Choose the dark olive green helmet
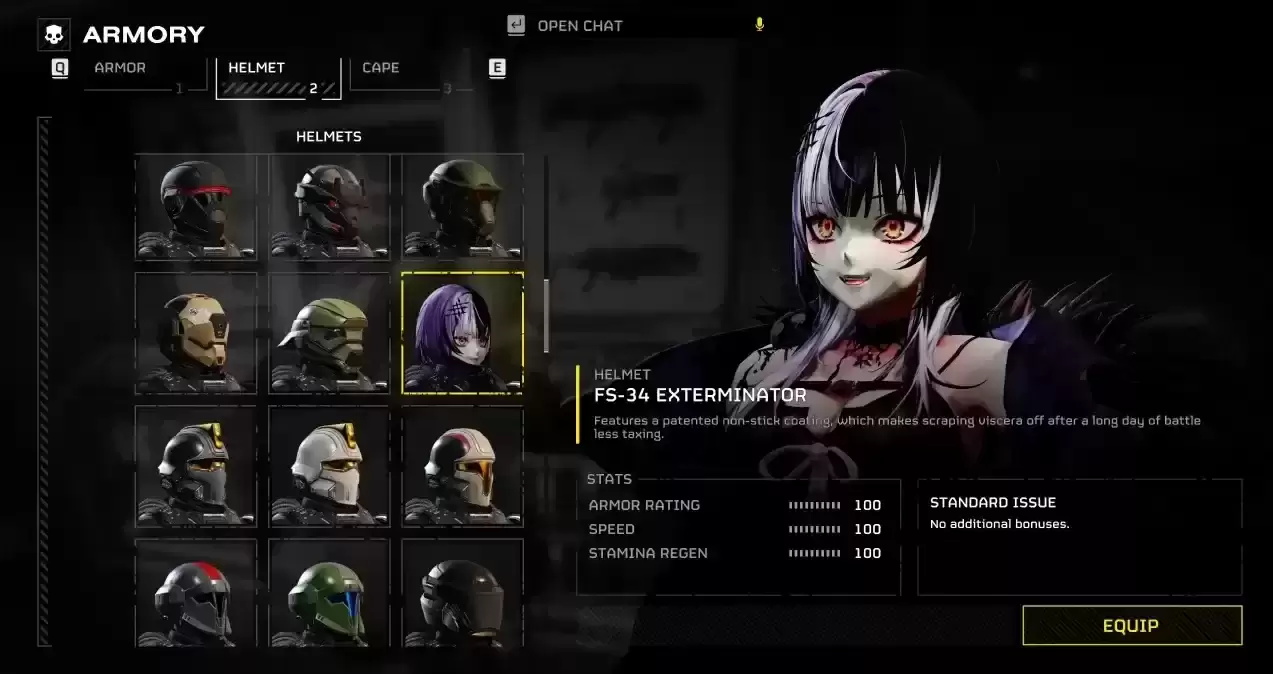Image resolution: width=1273 pixels, height=674 pixels. point(462,207)
